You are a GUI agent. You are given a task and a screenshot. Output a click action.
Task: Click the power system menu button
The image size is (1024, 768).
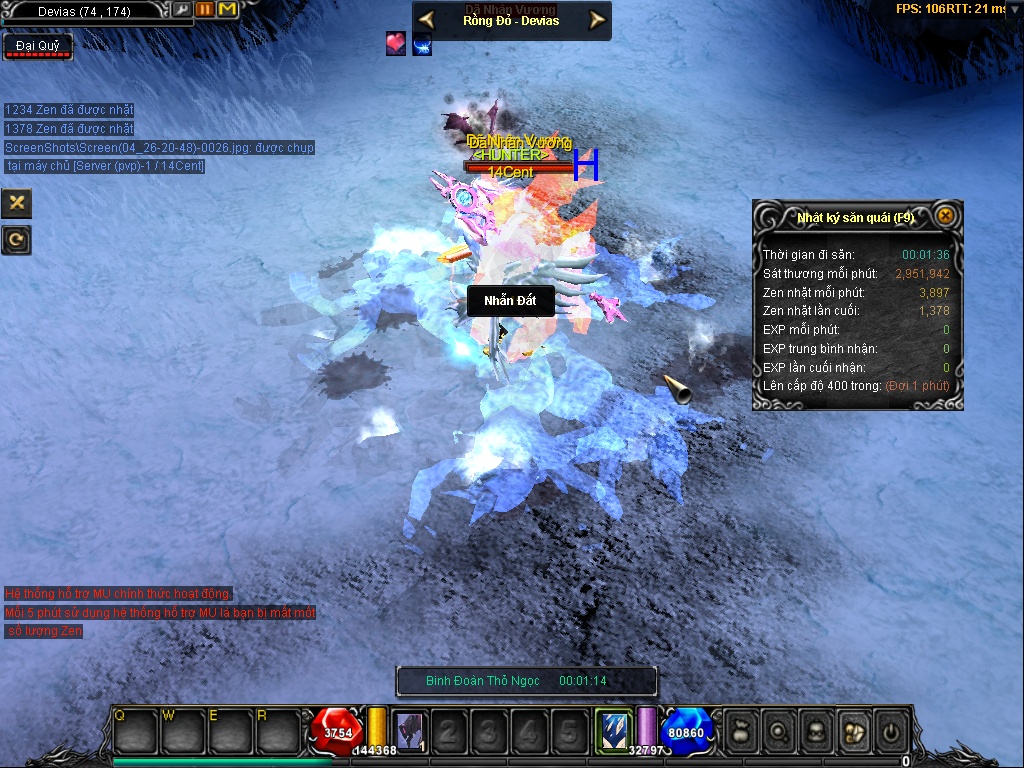point(890,732)
